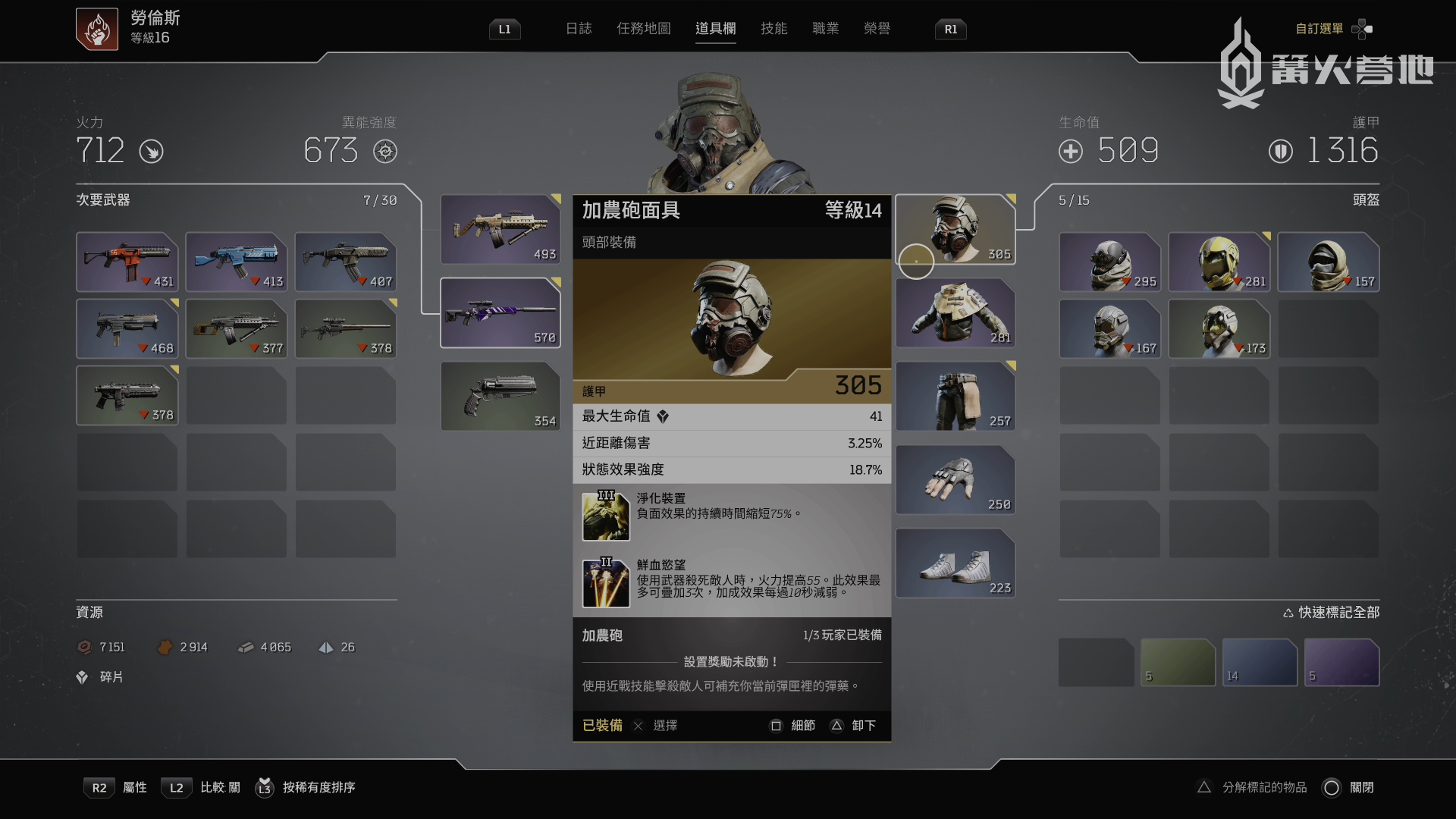Click 快速標記全部 to mark all items
The image size is (1456, 819).
pyautogui.click(x=1332, y=612)
